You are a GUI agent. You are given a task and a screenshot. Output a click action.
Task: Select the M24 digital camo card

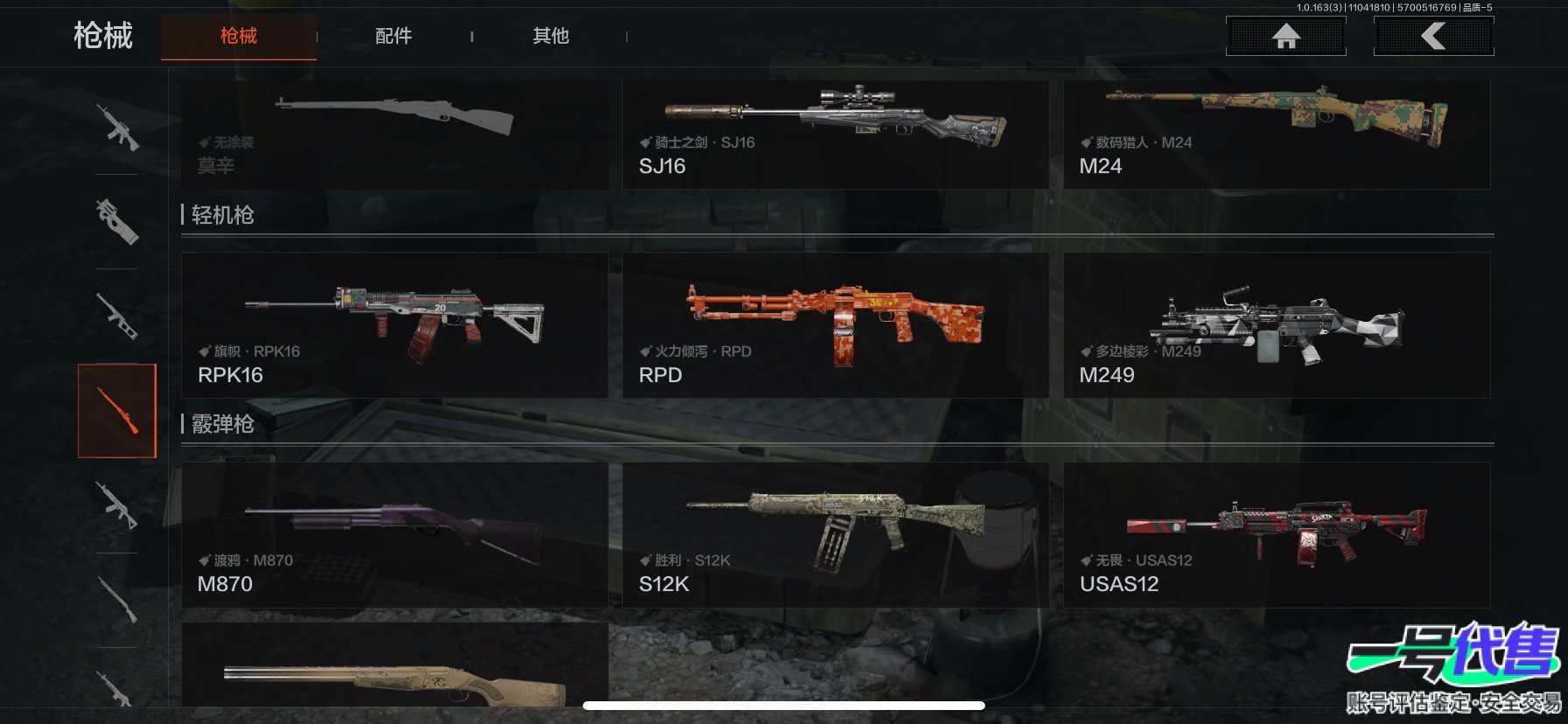click(x=1276, y=135)
